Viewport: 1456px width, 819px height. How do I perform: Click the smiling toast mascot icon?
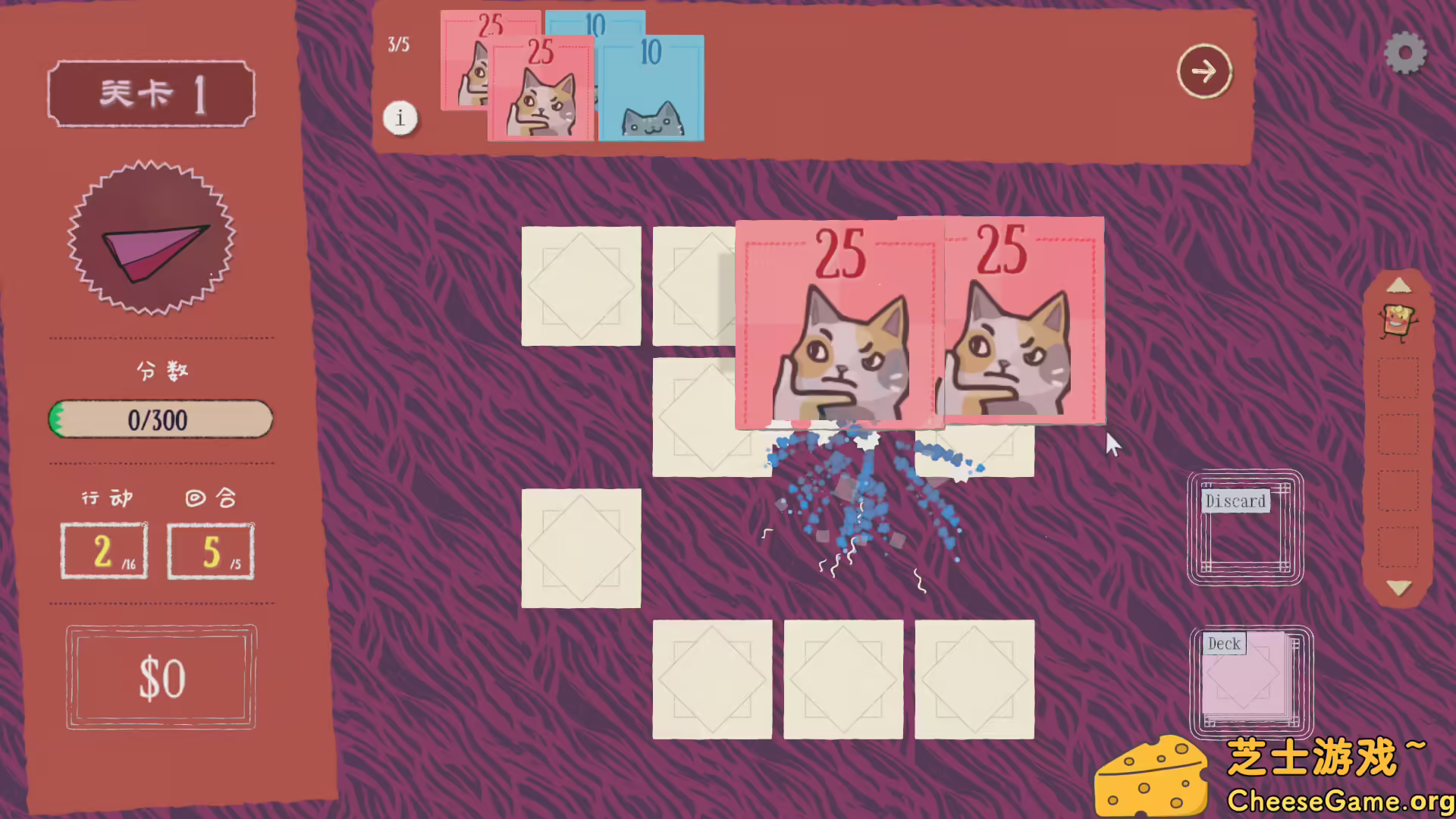pos(1399,322)
